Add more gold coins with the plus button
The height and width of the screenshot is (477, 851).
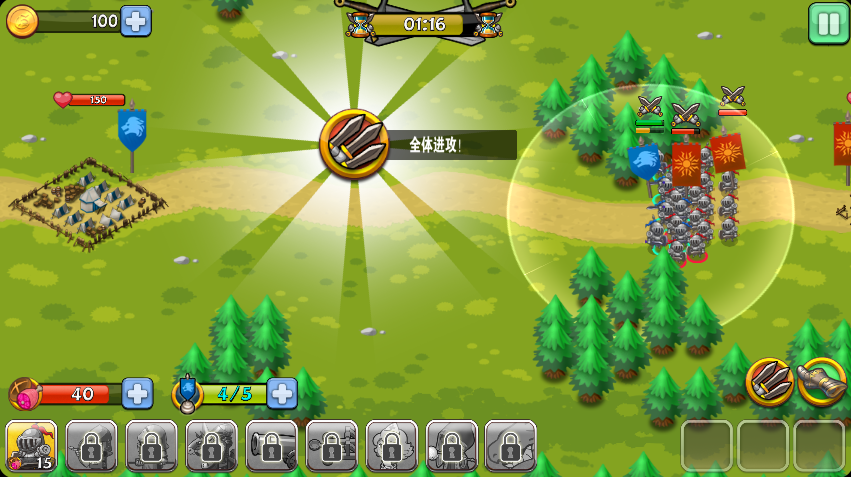(136, 21)
